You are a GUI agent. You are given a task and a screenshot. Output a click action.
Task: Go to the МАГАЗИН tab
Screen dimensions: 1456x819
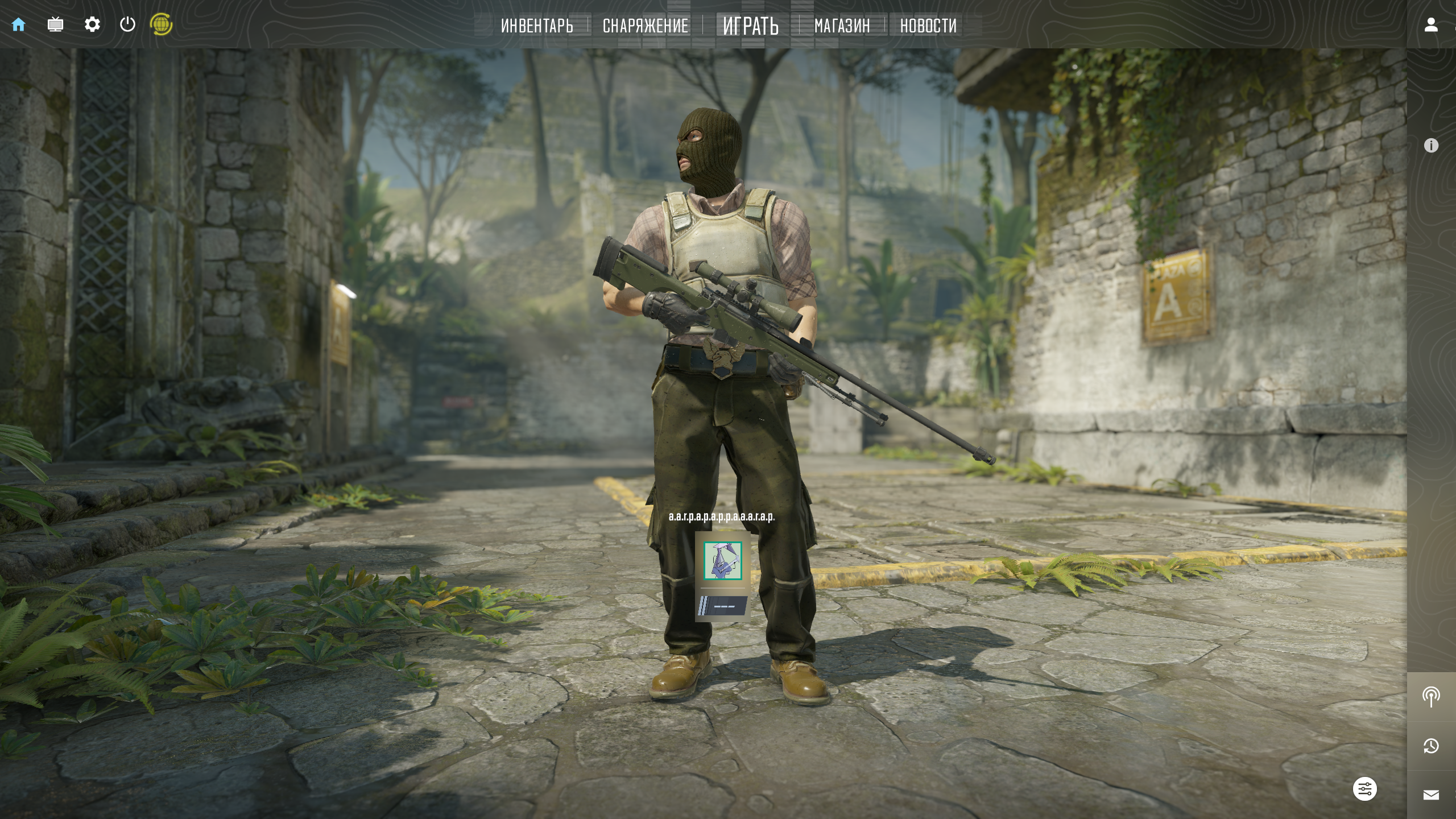[x=842, y=26]
